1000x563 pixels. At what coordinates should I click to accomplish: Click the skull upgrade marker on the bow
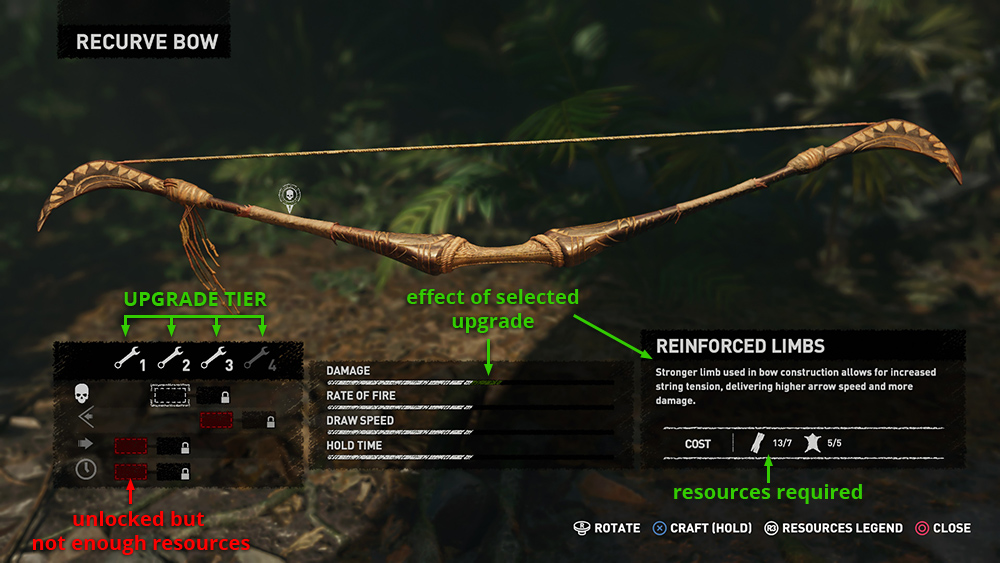coord(290,195)
